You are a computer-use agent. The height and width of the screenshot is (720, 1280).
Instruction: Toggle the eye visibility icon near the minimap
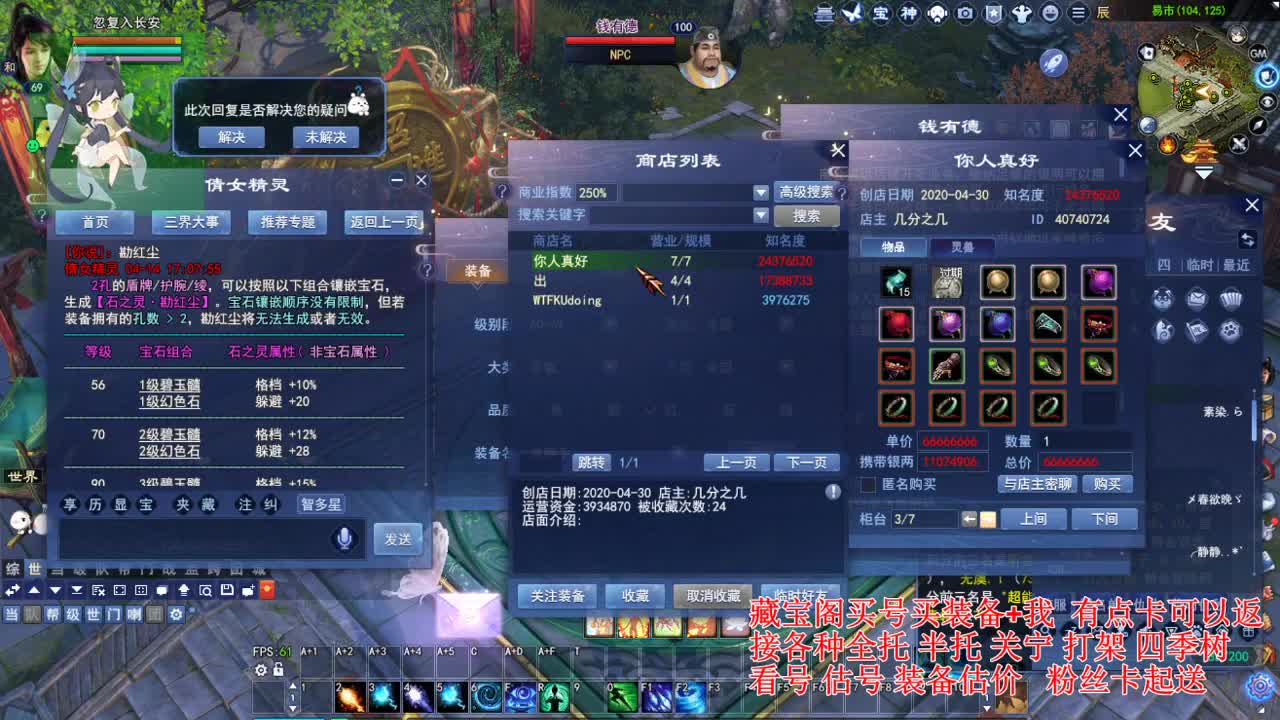[x=1266, y=102]
